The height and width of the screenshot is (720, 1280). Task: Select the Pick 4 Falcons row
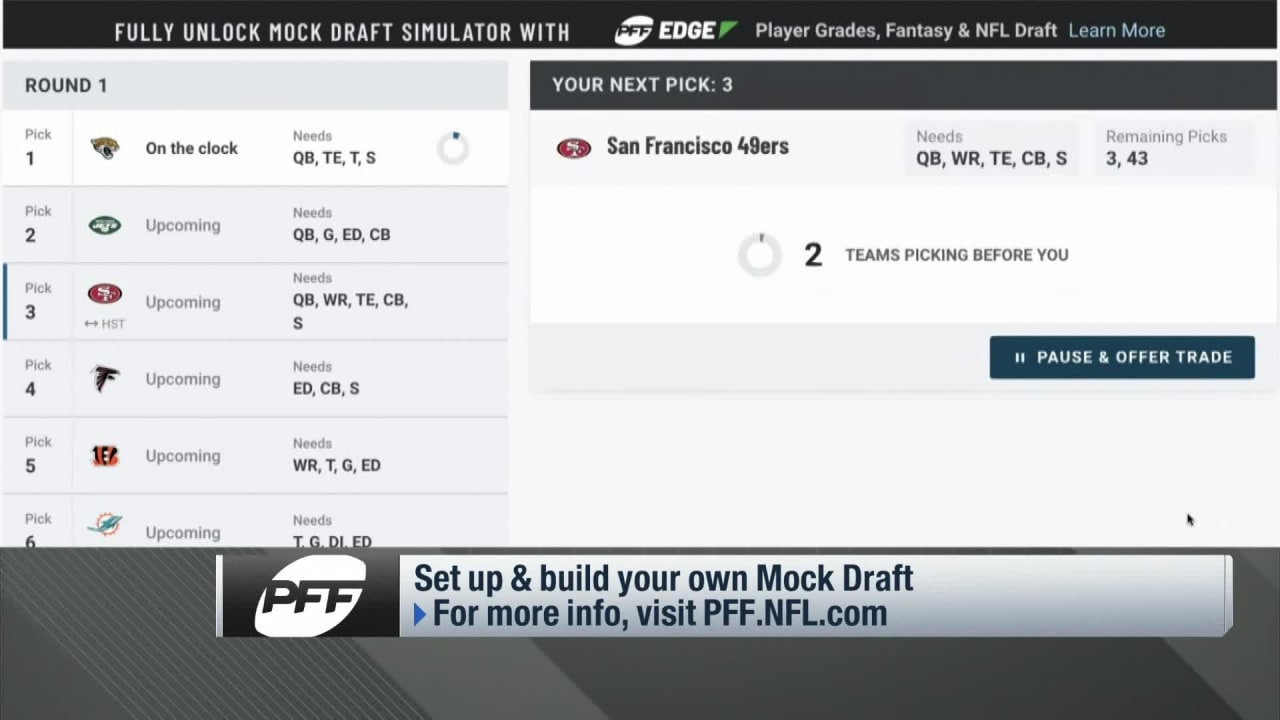(255, 379)
